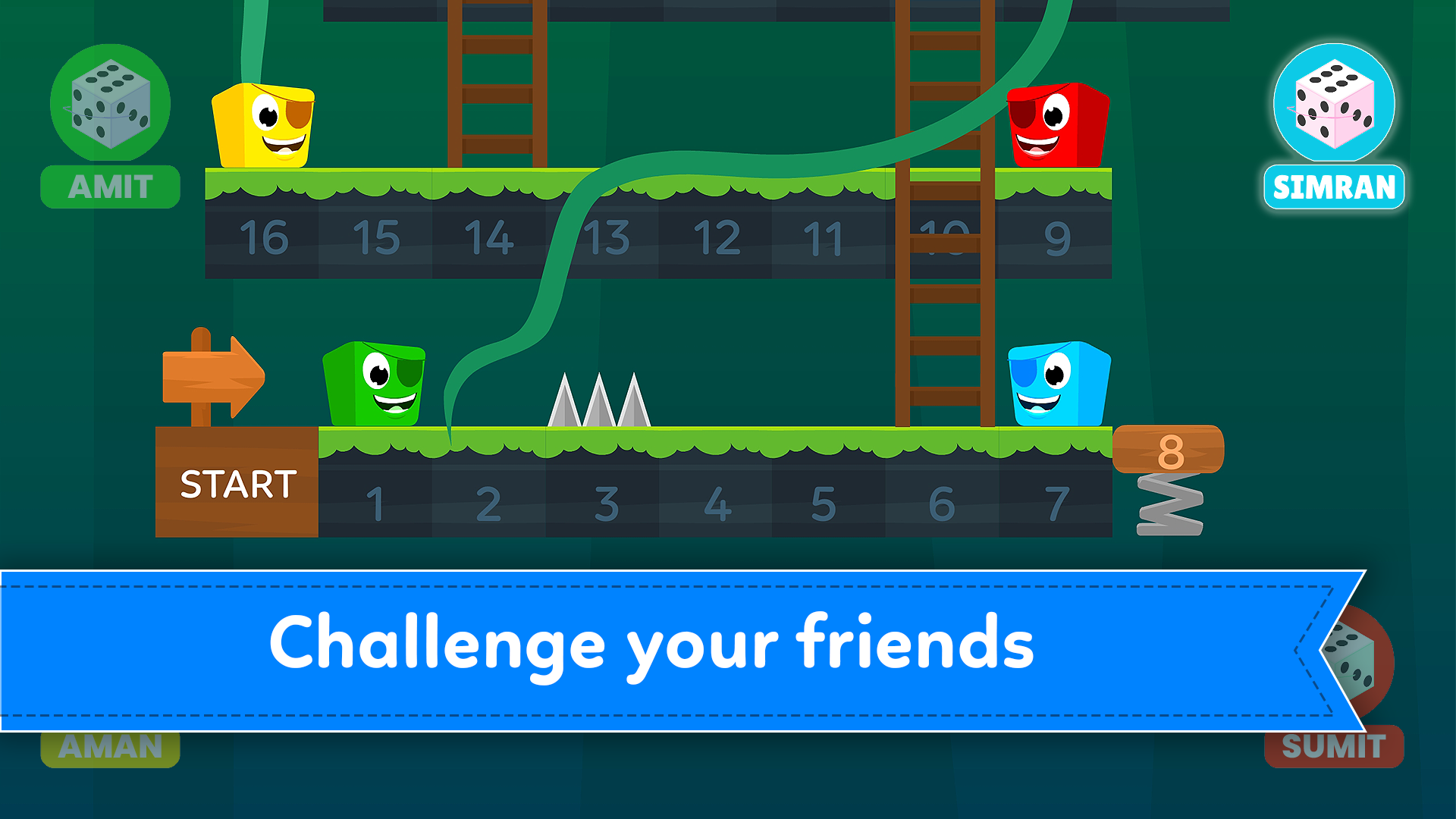The width and height of the screenshot is (1456, 819).
Task: Toggle the SUMIT name label
Action: click(1333, 747)
